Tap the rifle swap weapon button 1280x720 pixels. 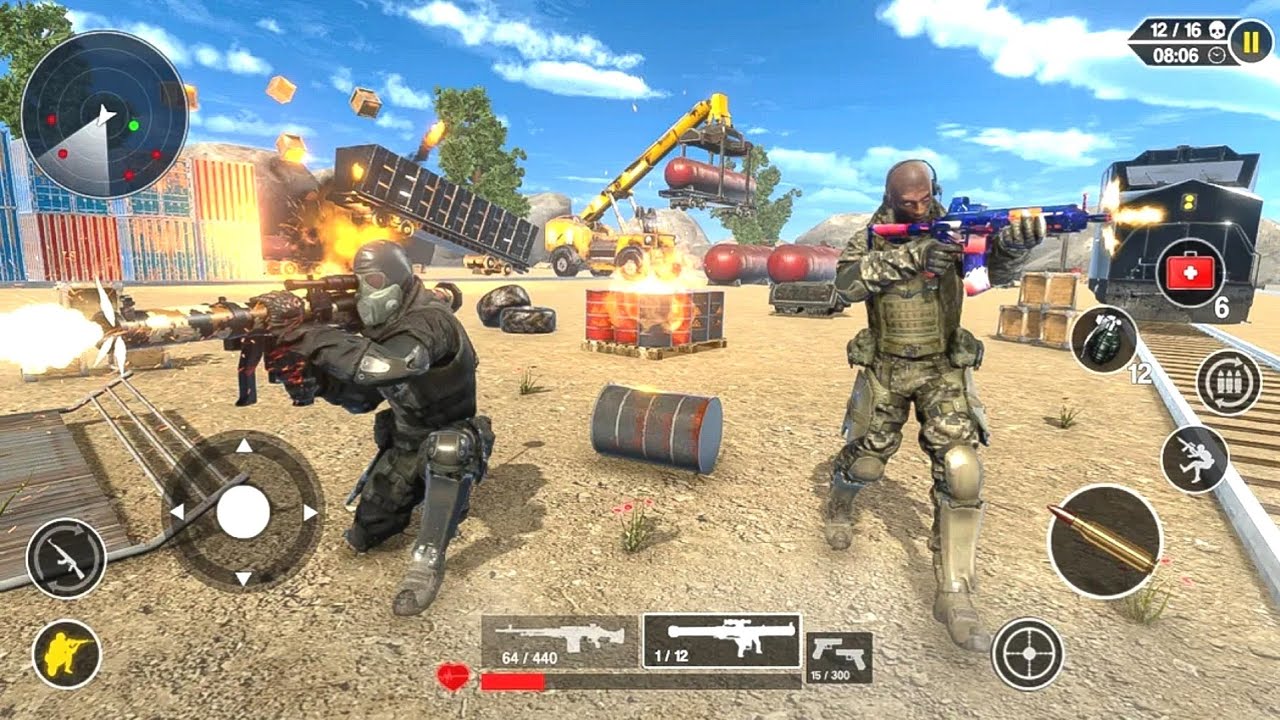click(x=66, y=558)
